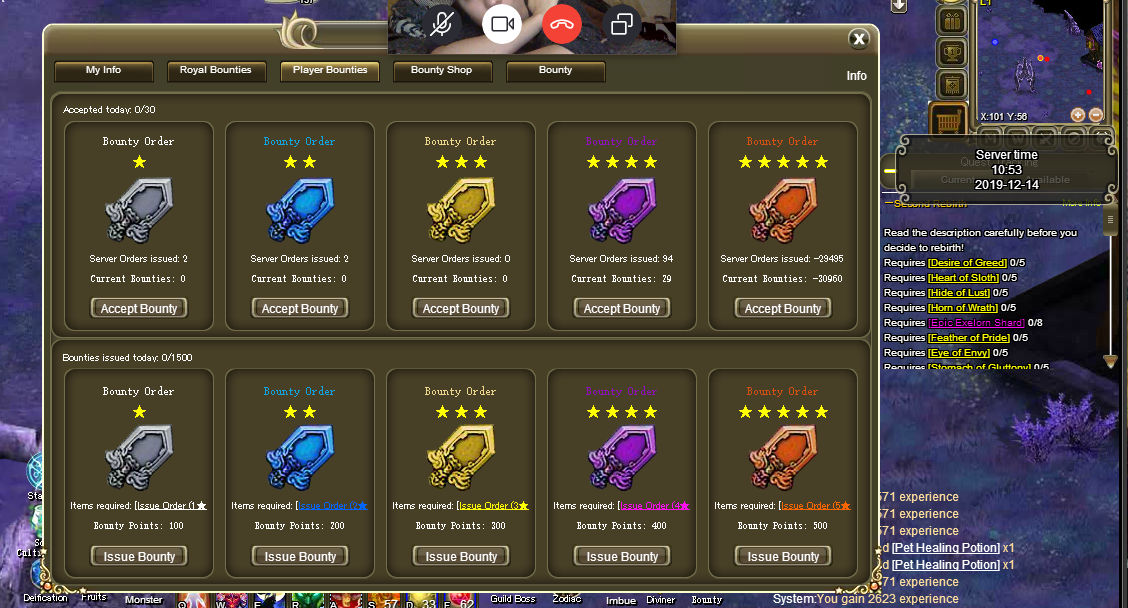Screen dimensions: 1128x608
Task: Accept the five-star orange bounty order
Action: click(x=782, y=308)
